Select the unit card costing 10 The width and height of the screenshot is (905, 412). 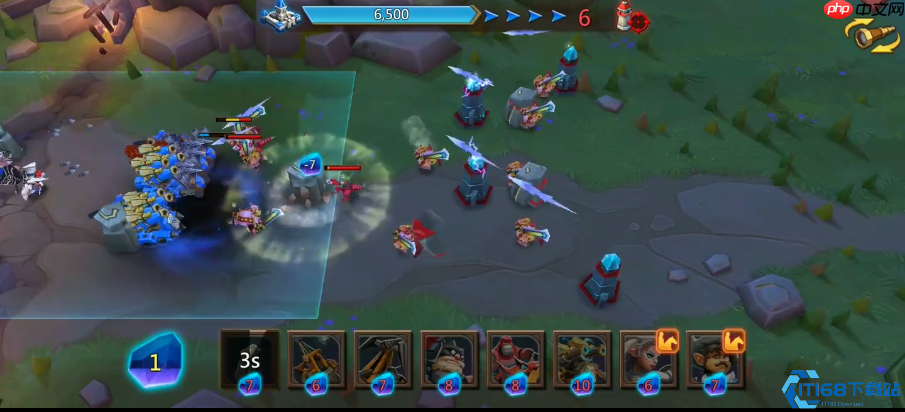tap(582, 360)
